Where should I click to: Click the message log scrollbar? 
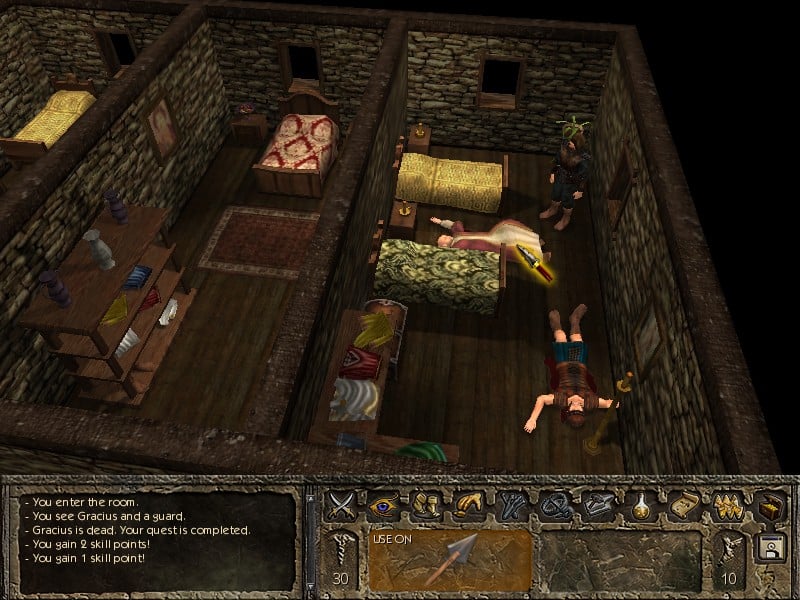(x=310, y=540)
